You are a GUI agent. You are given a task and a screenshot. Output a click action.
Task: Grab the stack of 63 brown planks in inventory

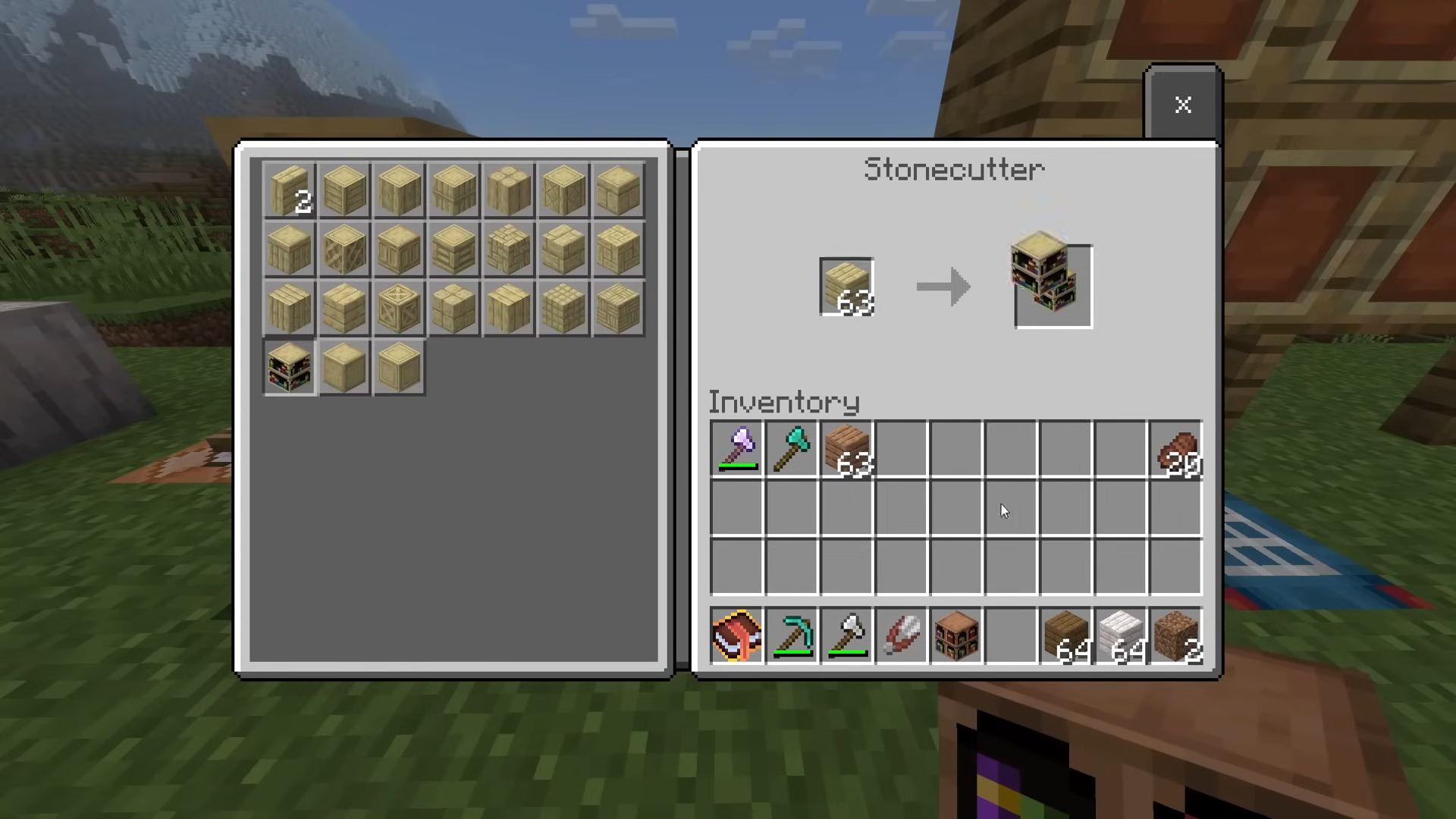click(847, 449)
